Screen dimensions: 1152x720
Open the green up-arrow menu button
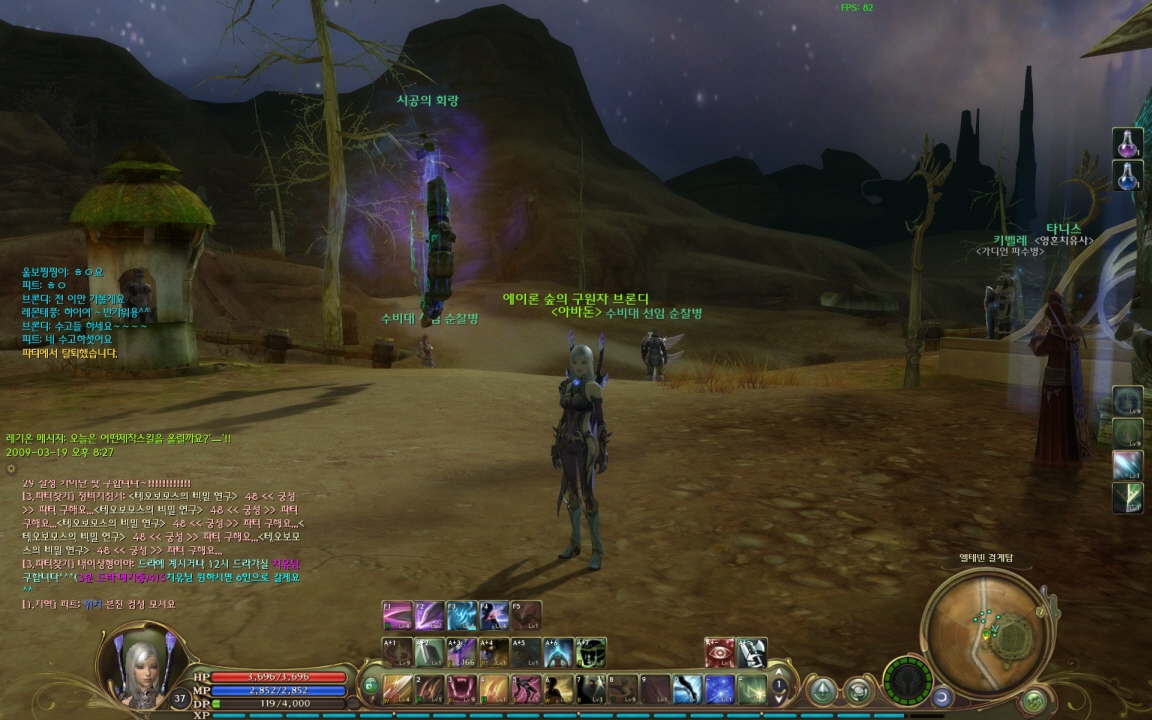(x=823, y=689)
